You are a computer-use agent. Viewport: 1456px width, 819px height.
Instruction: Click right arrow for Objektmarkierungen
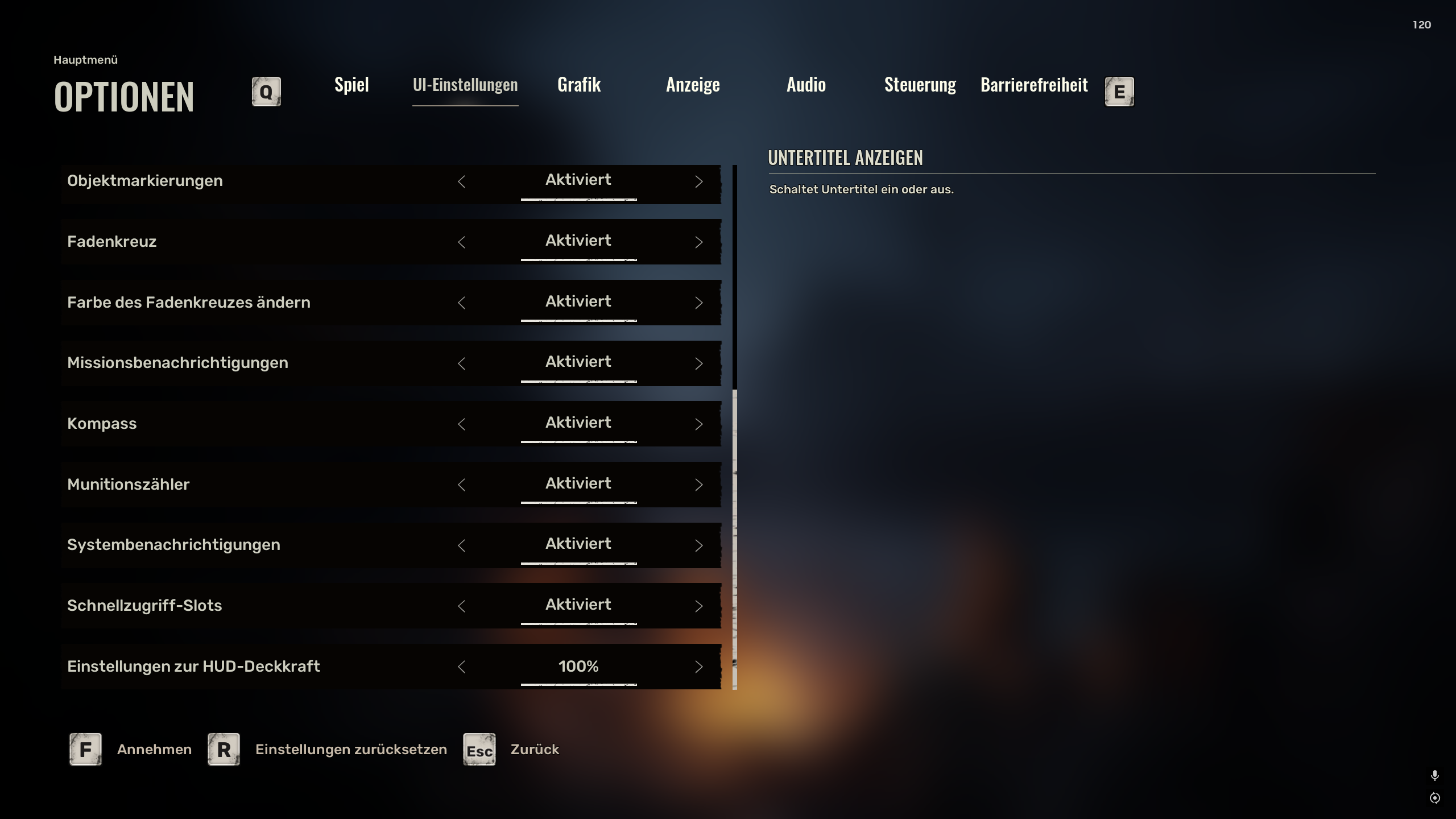click(x=699, y=181)
